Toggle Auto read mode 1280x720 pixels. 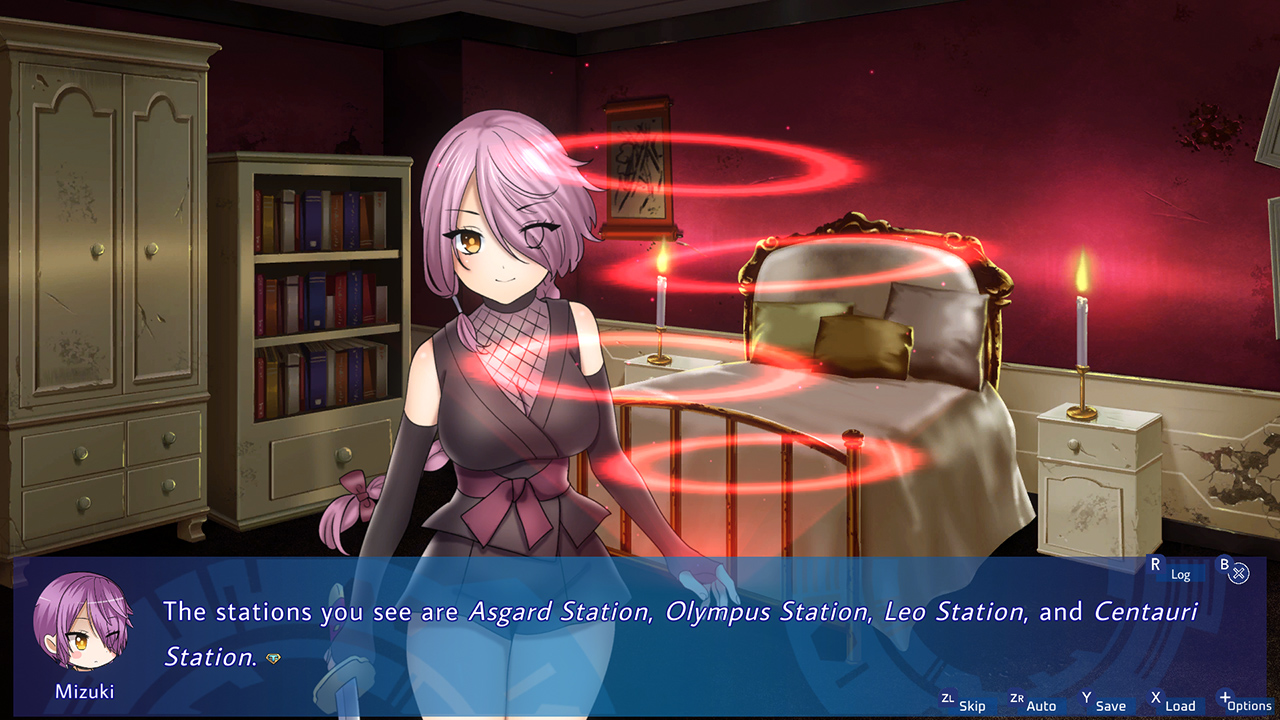click(x=1041, y=705)
